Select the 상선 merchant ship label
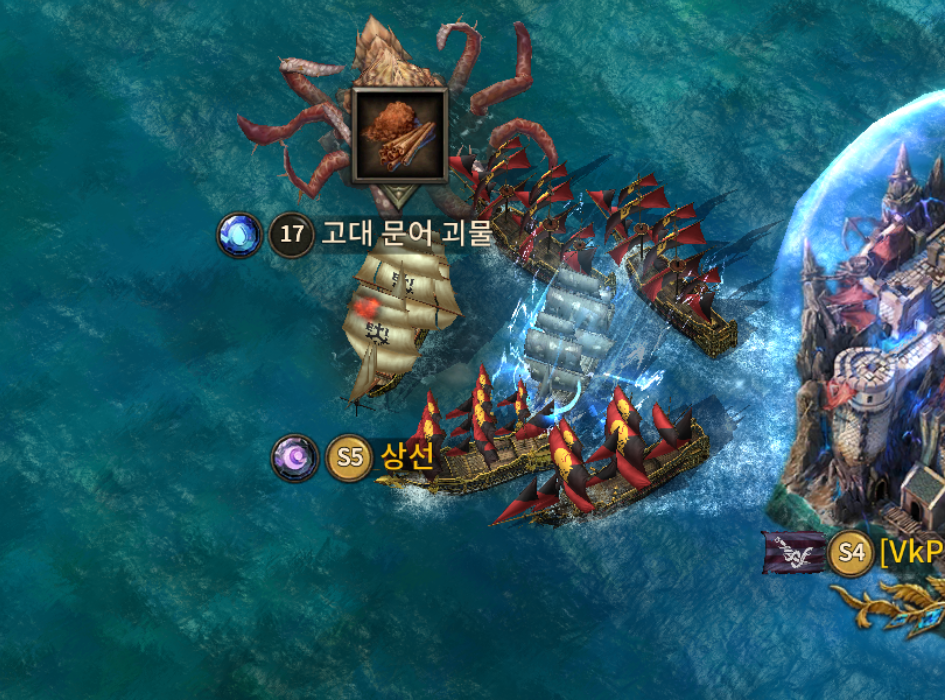Image resolution: width=945 pixels, height=700 pixels. (x=406, y=457)
